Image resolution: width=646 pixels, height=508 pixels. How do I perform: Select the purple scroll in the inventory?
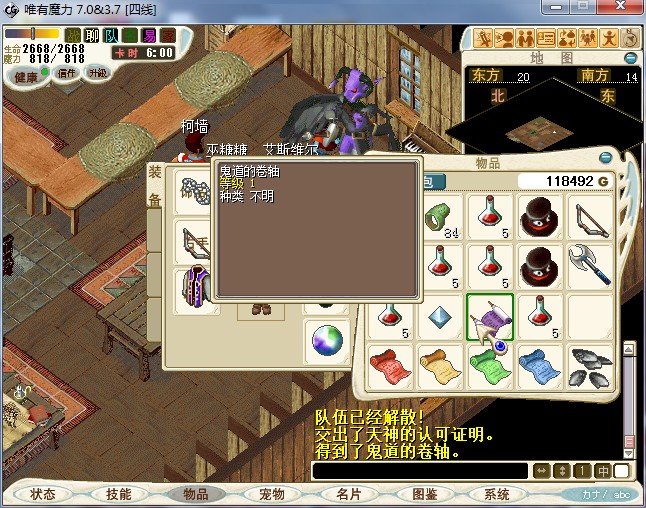pyautogui.click(x=490, y=316)
